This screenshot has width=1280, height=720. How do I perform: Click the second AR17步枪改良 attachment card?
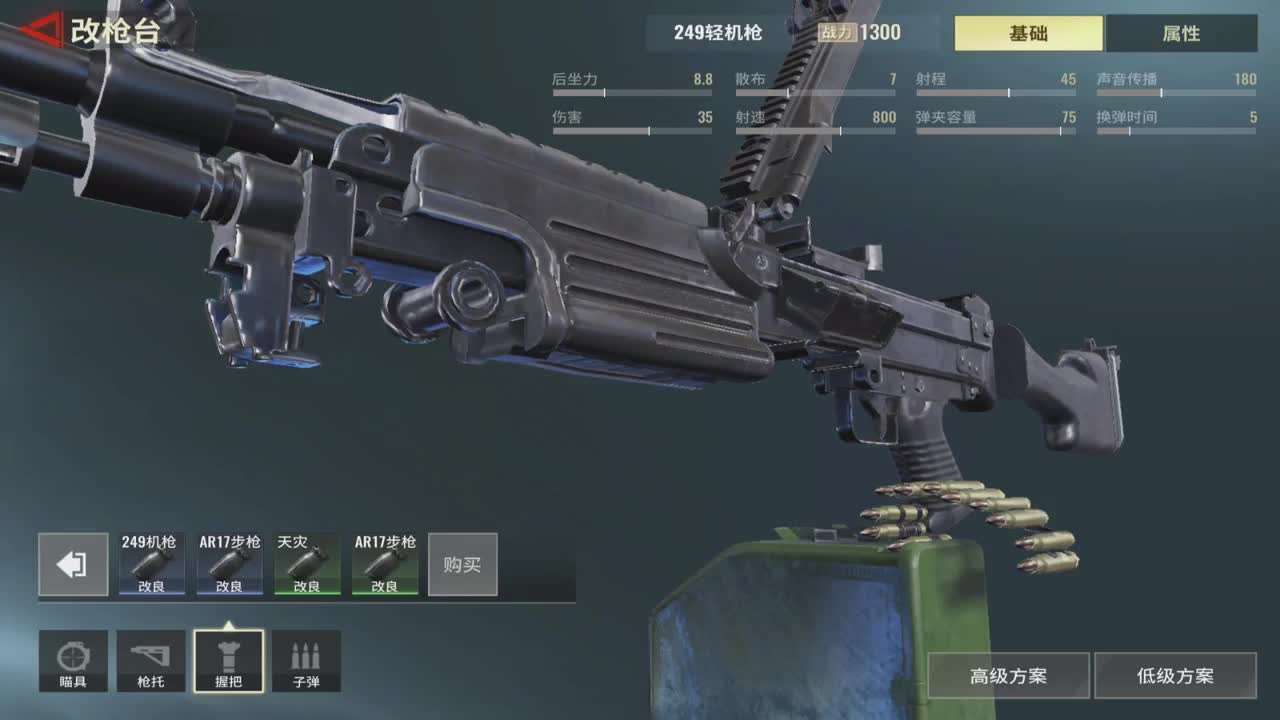click(x=383, y=565)
